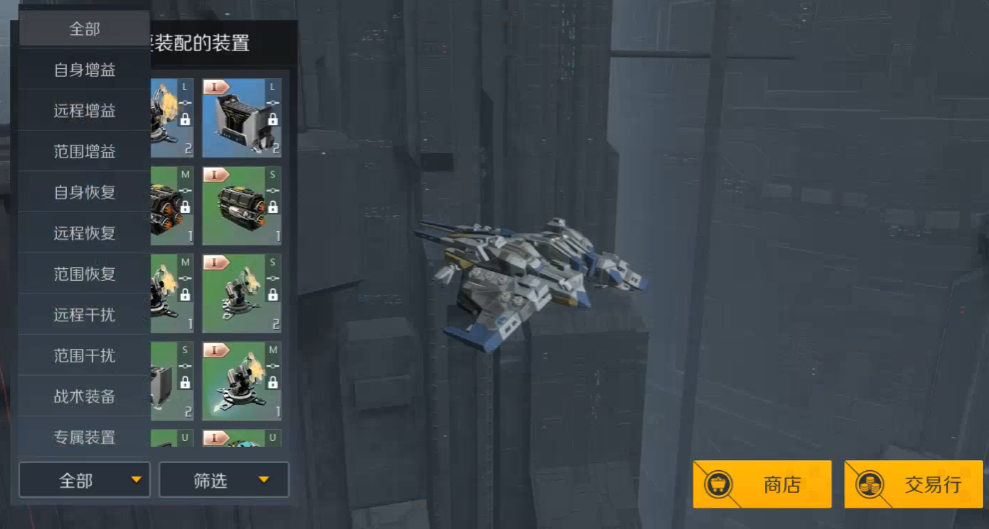
Task: Show 远程干扰 devices
Action: point(84,315)
